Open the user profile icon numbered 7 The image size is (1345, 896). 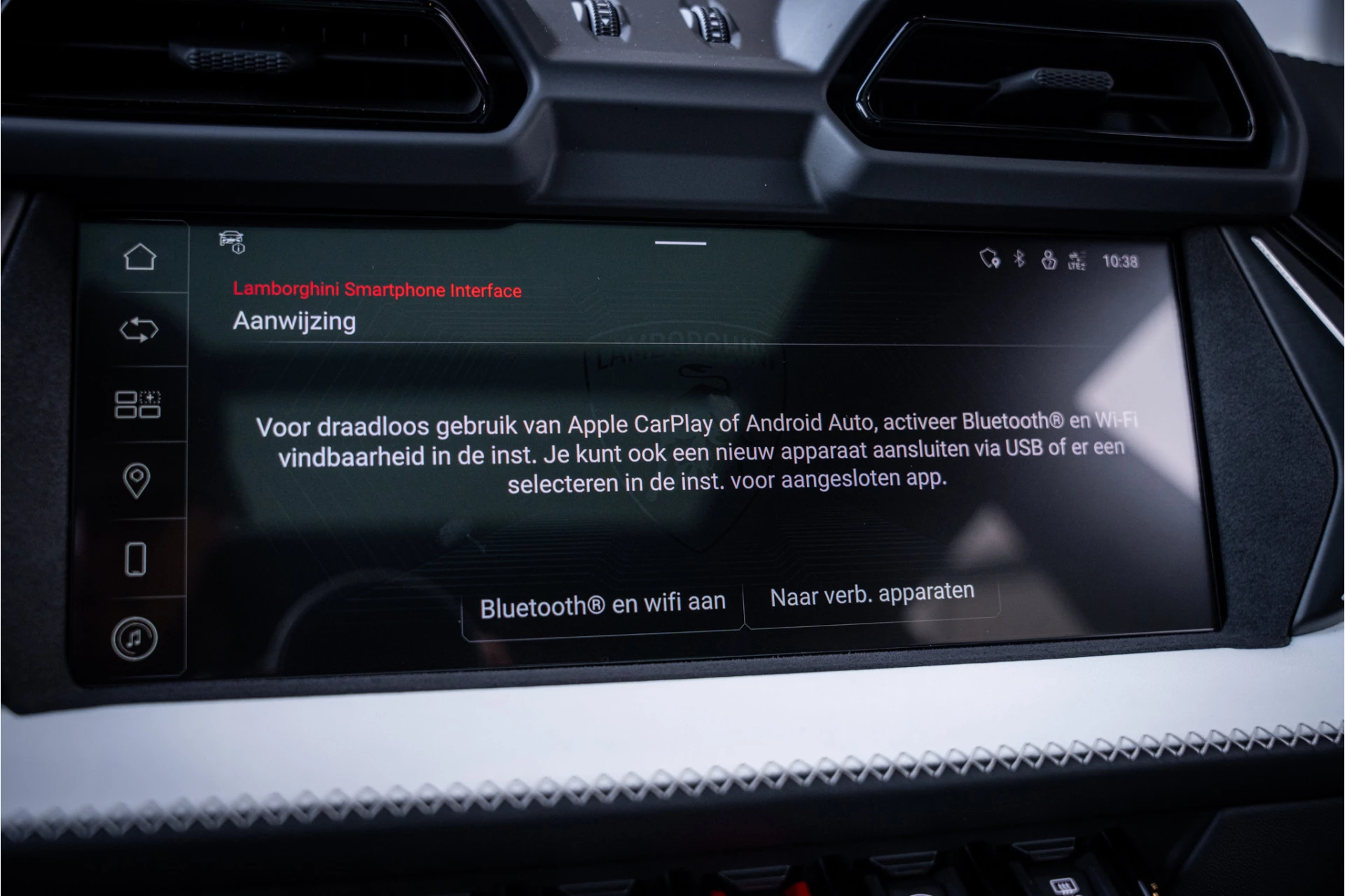click(1049, 258)
